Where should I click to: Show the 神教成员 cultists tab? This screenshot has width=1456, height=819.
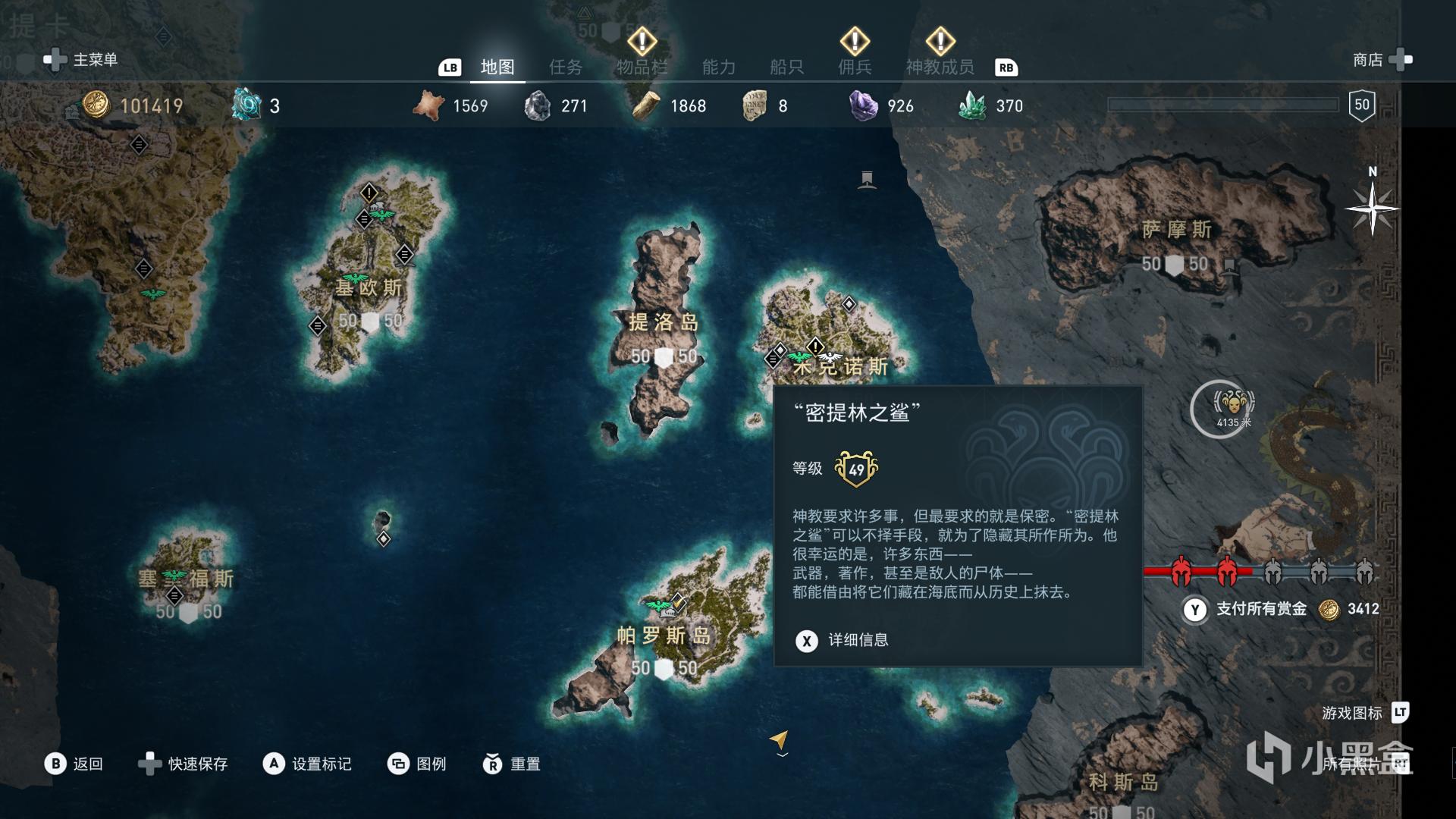(x=940, y=67)
